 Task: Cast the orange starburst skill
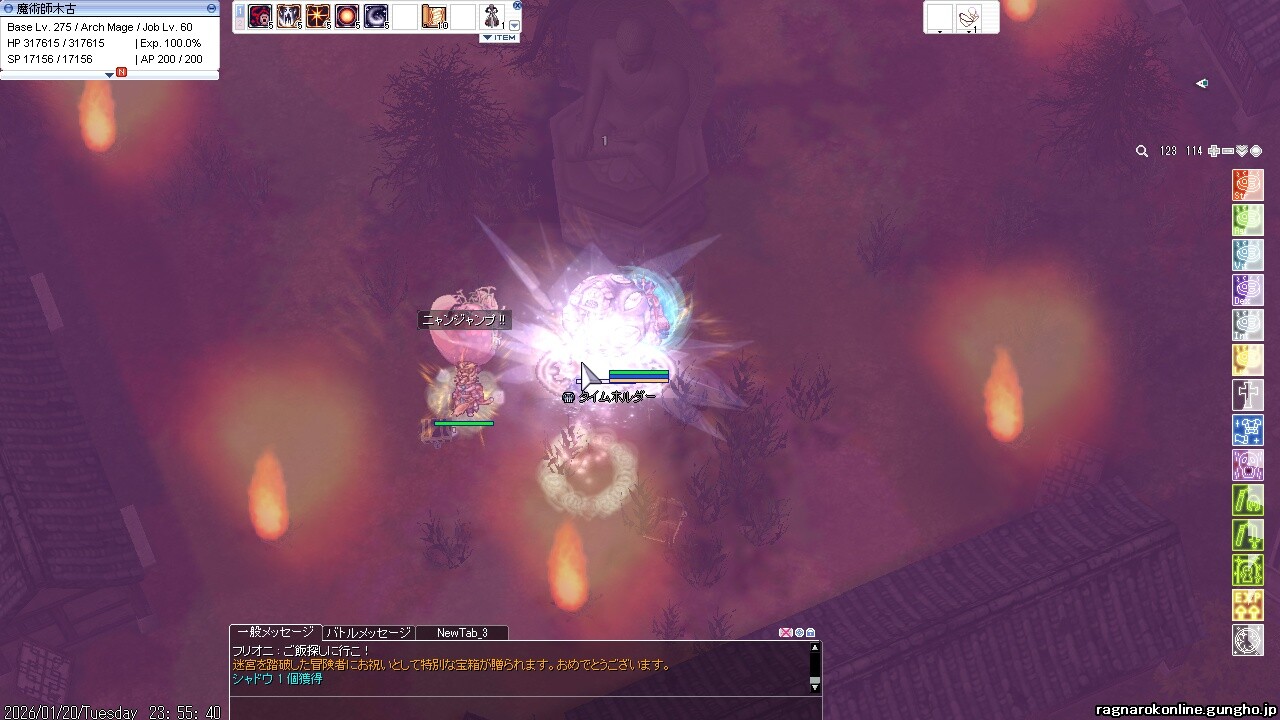(318, 16)
